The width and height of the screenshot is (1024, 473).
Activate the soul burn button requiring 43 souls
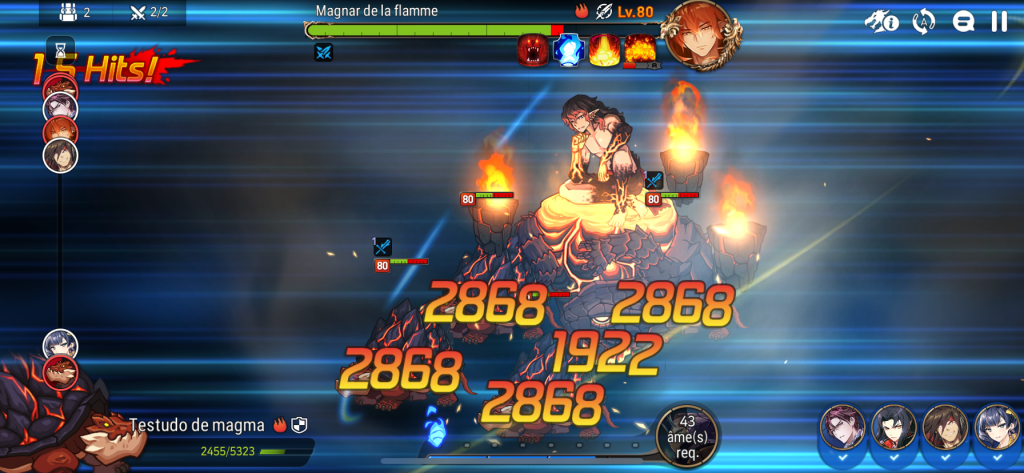tap(686, 434)
